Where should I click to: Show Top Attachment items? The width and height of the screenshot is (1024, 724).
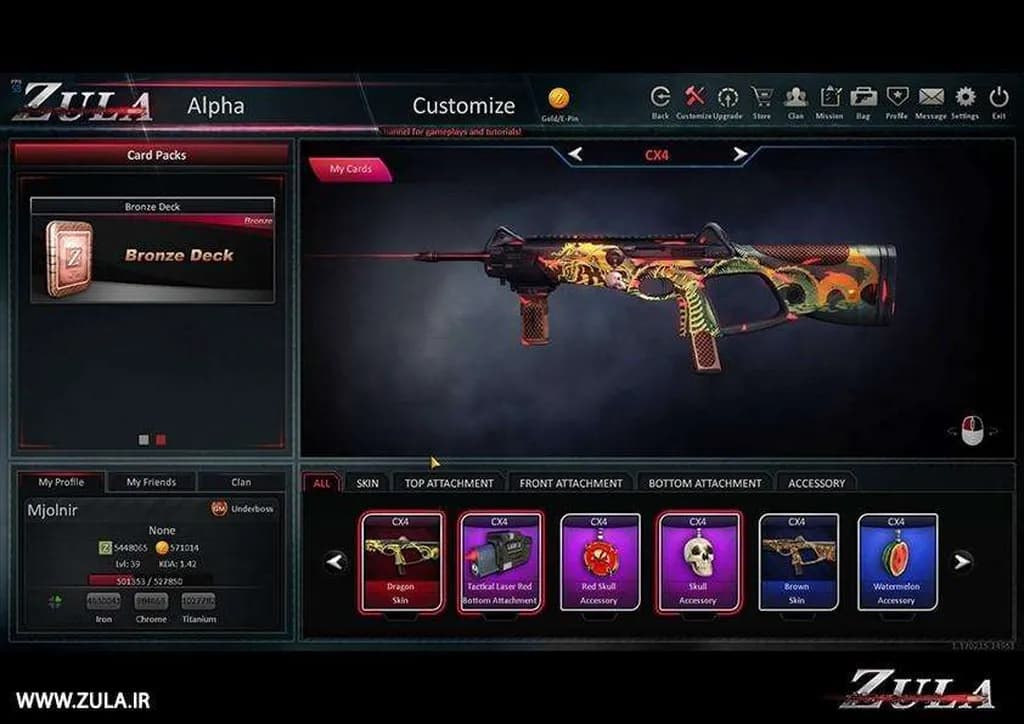(449, 483)
